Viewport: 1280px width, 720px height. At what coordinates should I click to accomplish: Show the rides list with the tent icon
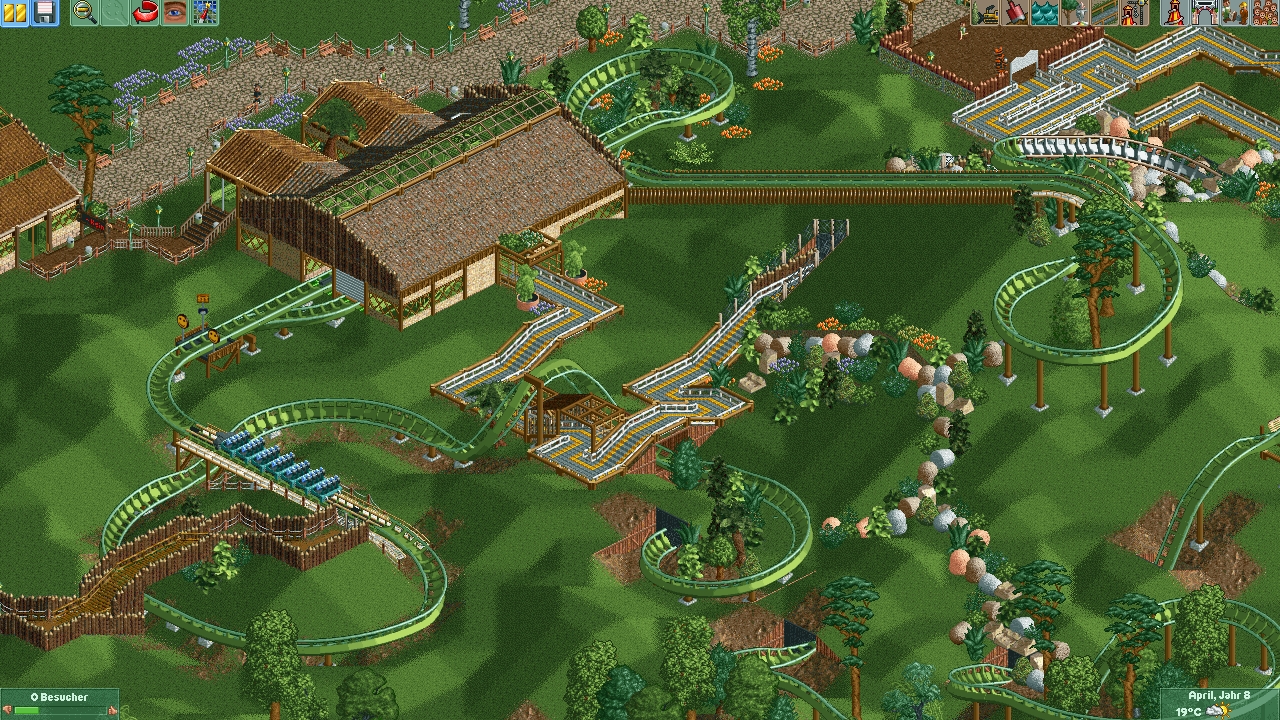pyautogui.click(x=1174, y=12)
